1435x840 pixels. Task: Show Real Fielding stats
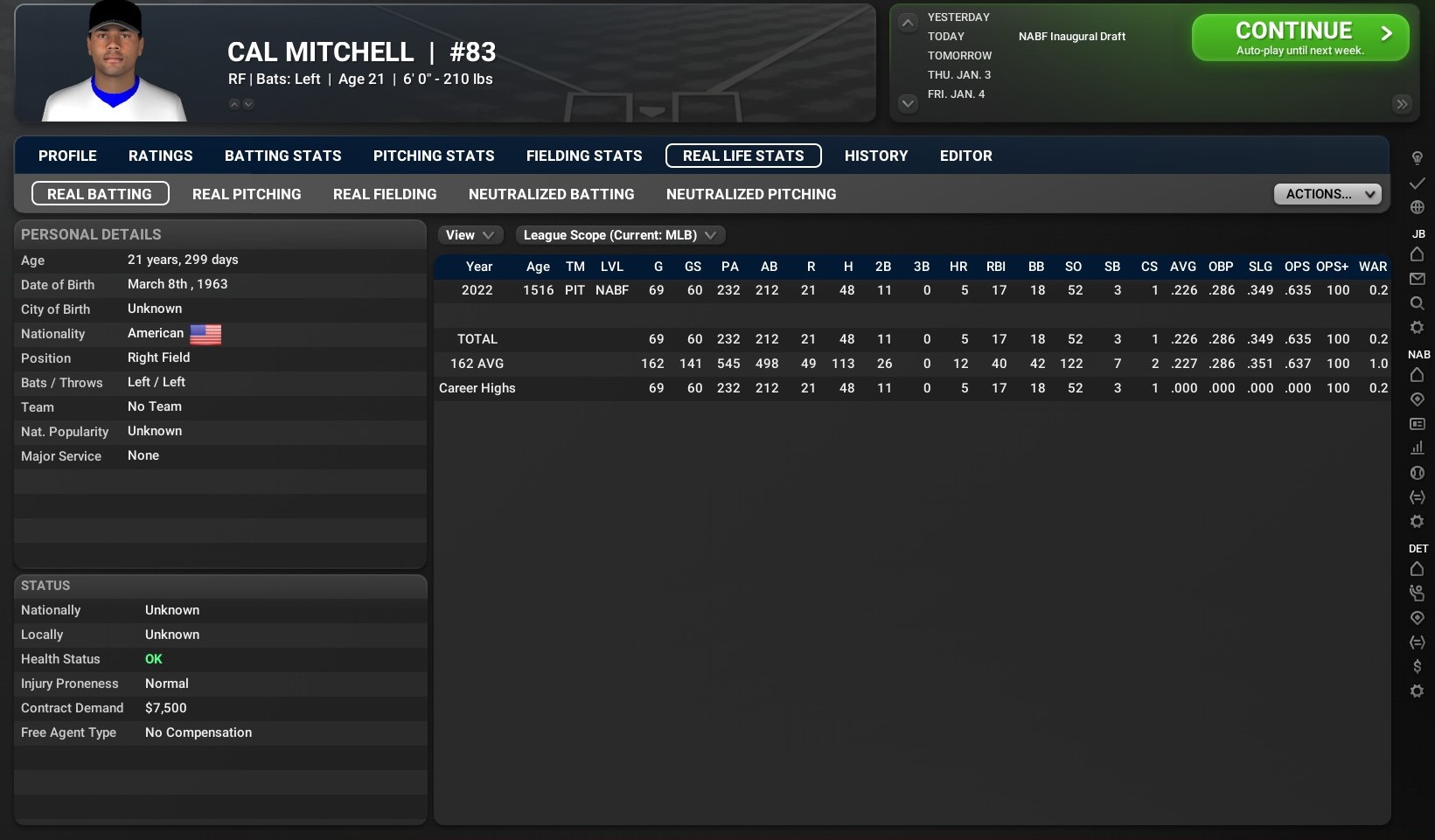tap(385, 194)
